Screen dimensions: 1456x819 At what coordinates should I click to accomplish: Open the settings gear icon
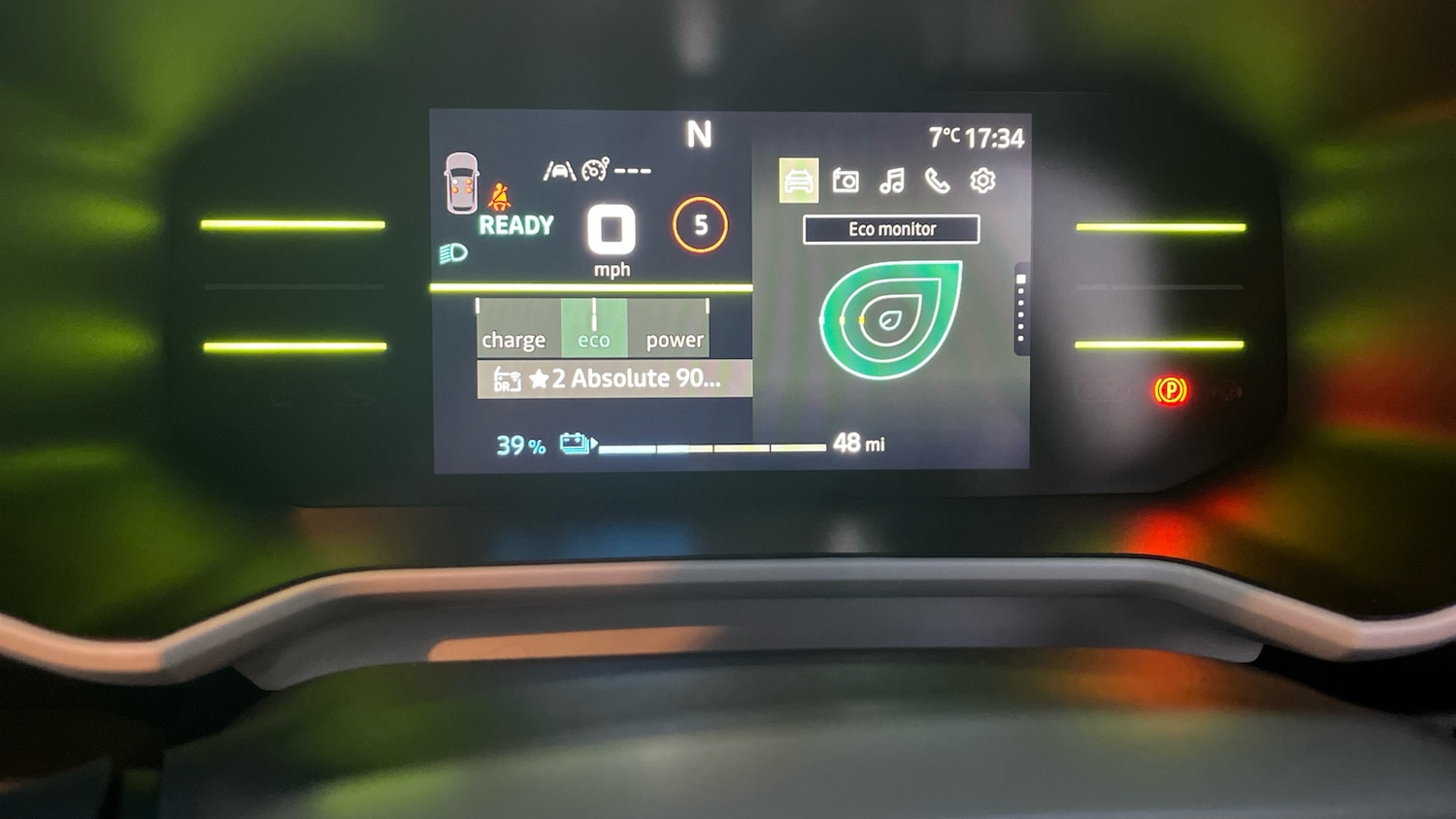click(982, 180)
